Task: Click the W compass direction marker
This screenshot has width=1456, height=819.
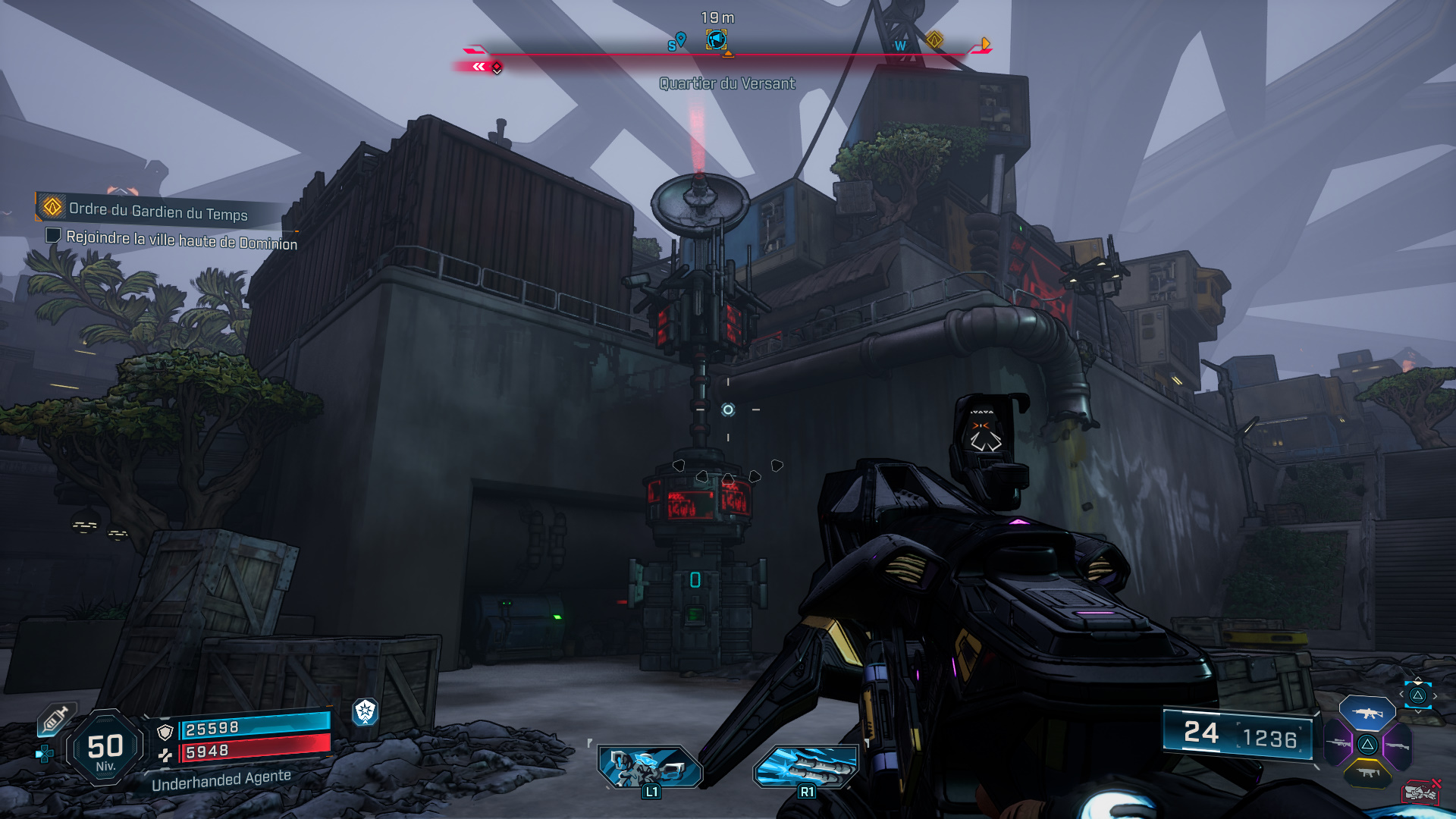Action: [902, 45]
